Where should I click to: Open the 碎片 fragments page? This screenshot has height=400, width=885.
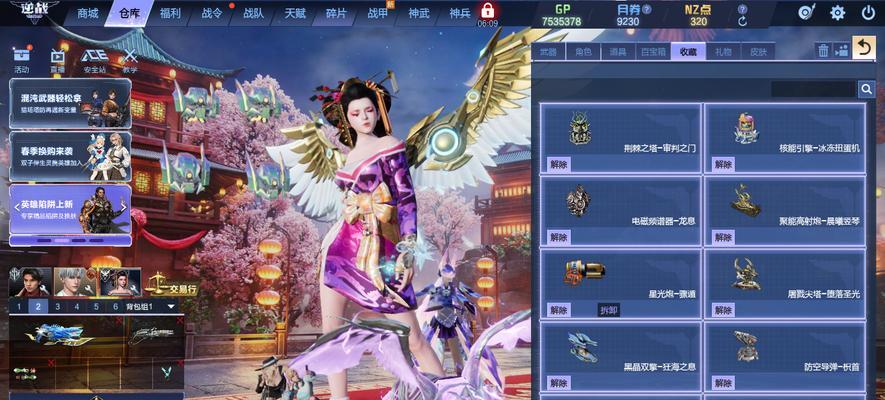click(337, 13)
